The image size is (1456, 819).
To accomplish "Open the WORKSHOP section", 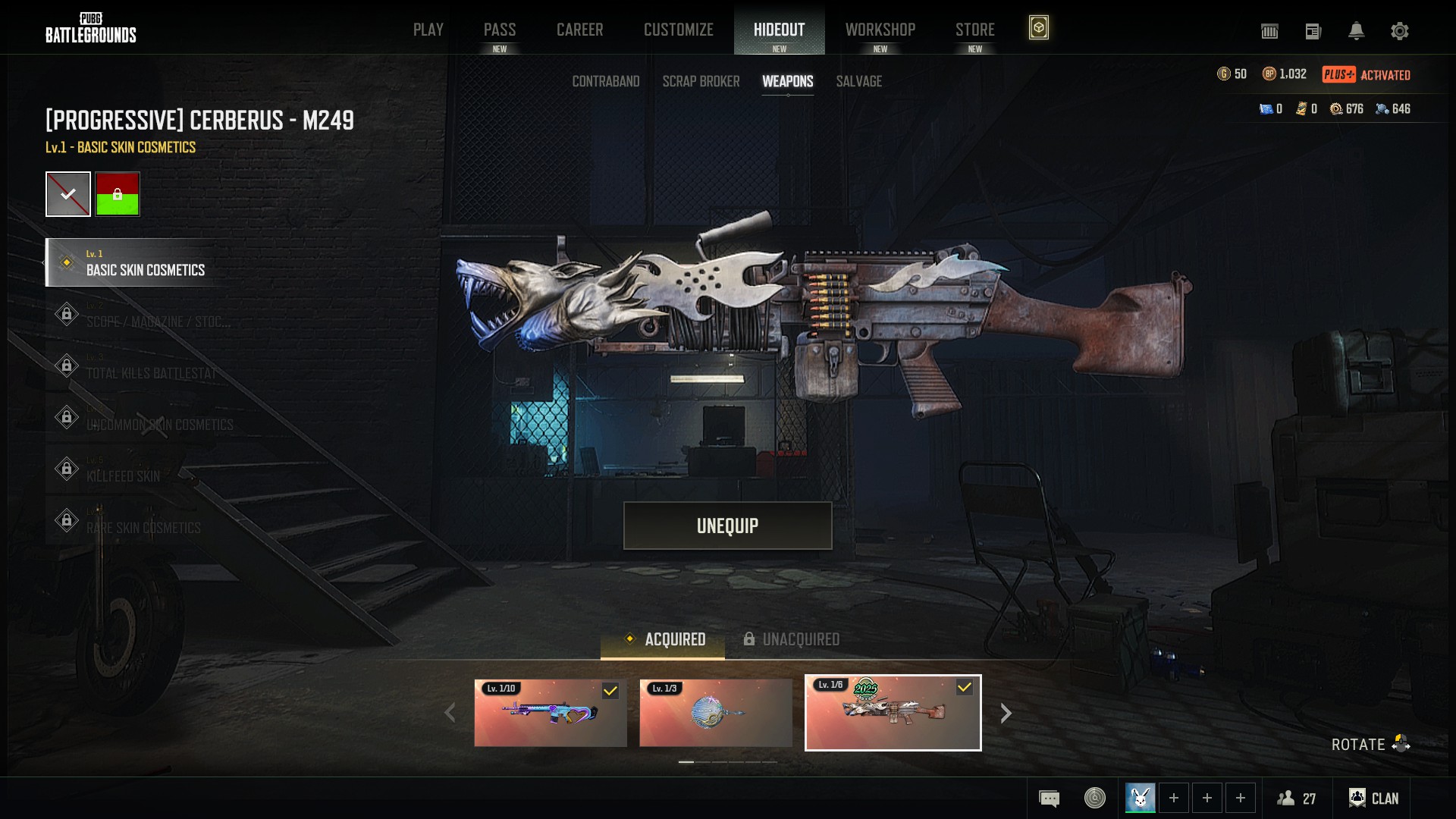I will coord(880,30).
